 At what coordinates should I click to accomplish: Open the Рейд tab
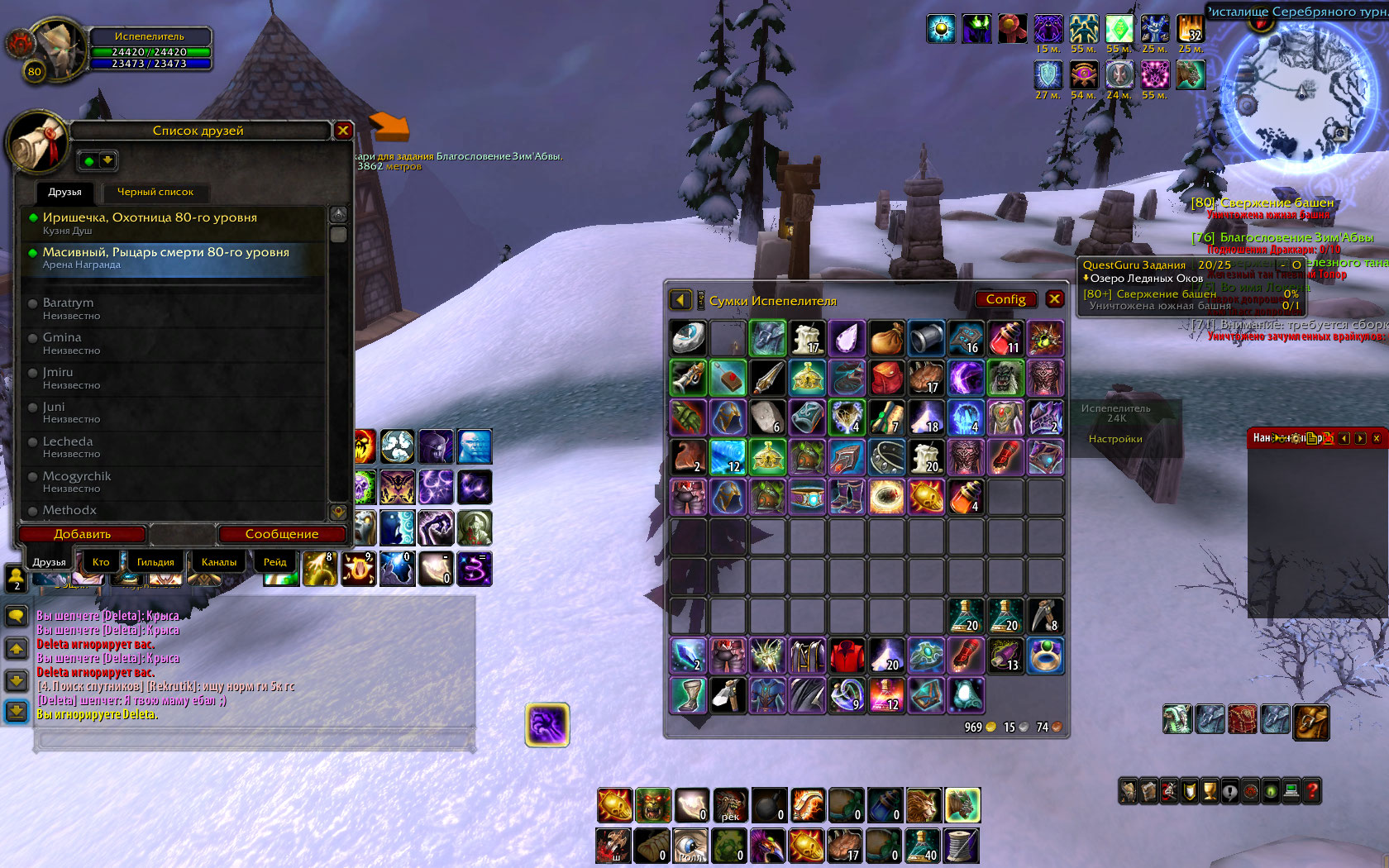274,562
